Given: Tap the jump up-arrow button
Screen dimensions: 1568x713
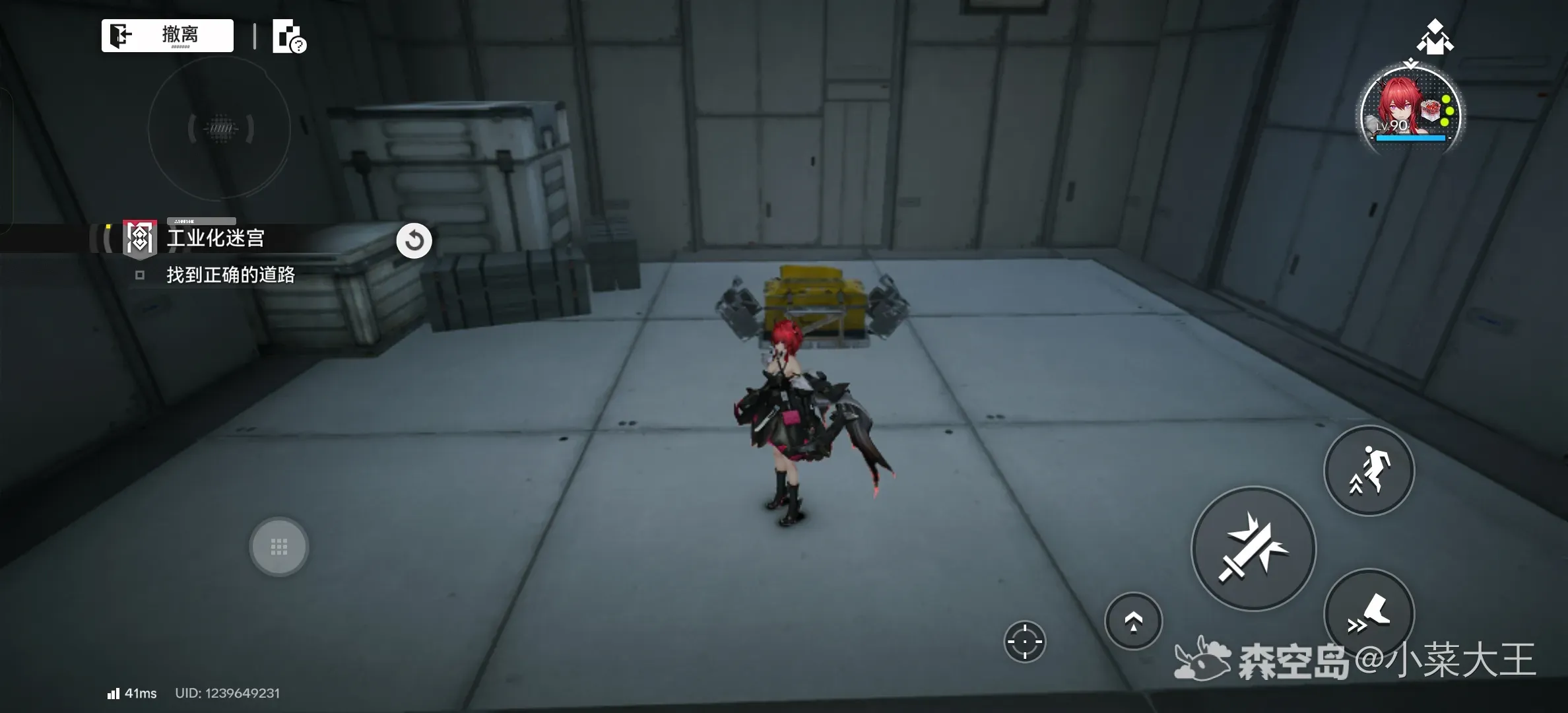Looking at the screenshot, I should pos(1133,621).
